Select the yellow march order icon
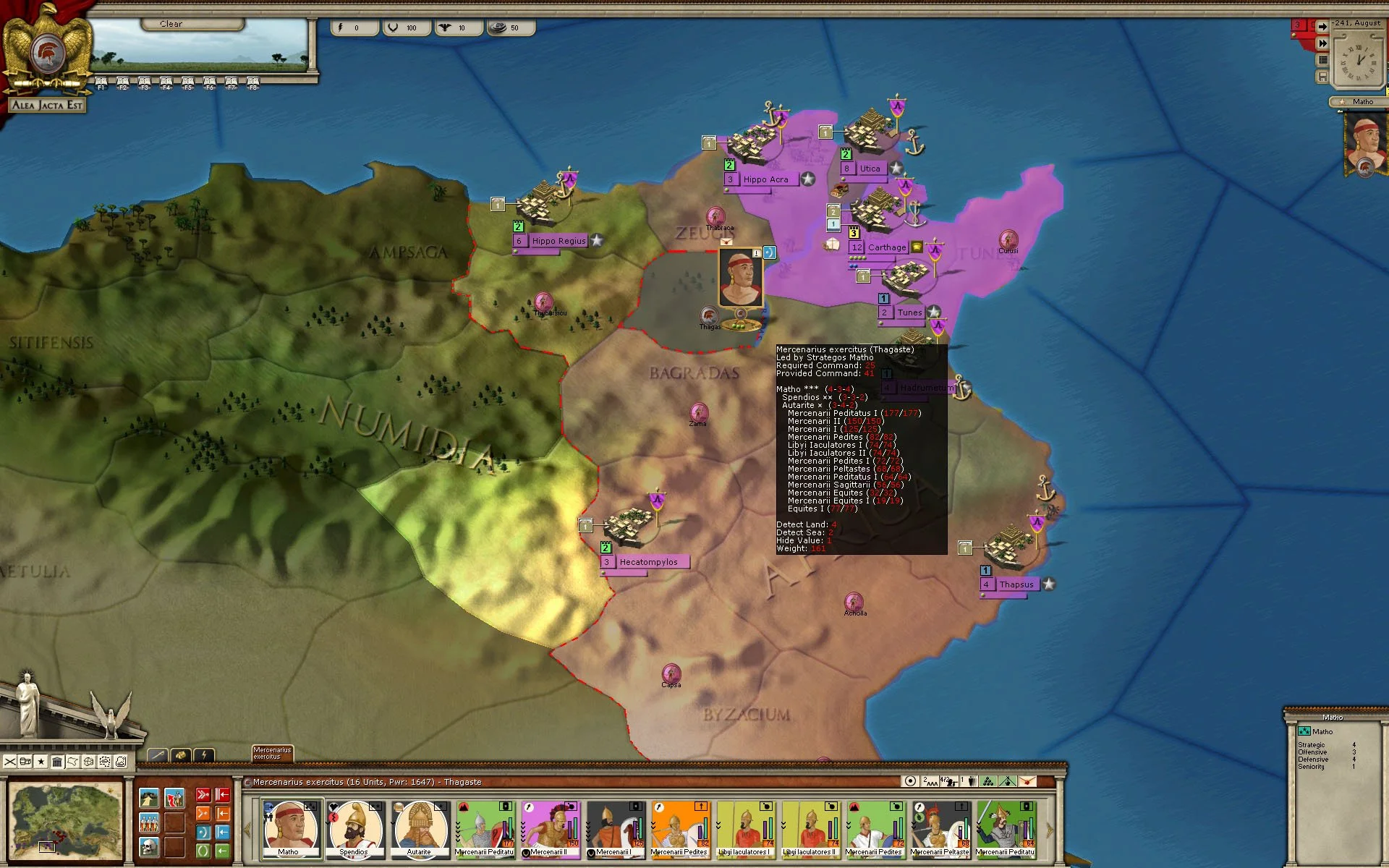 pos(149,798)
